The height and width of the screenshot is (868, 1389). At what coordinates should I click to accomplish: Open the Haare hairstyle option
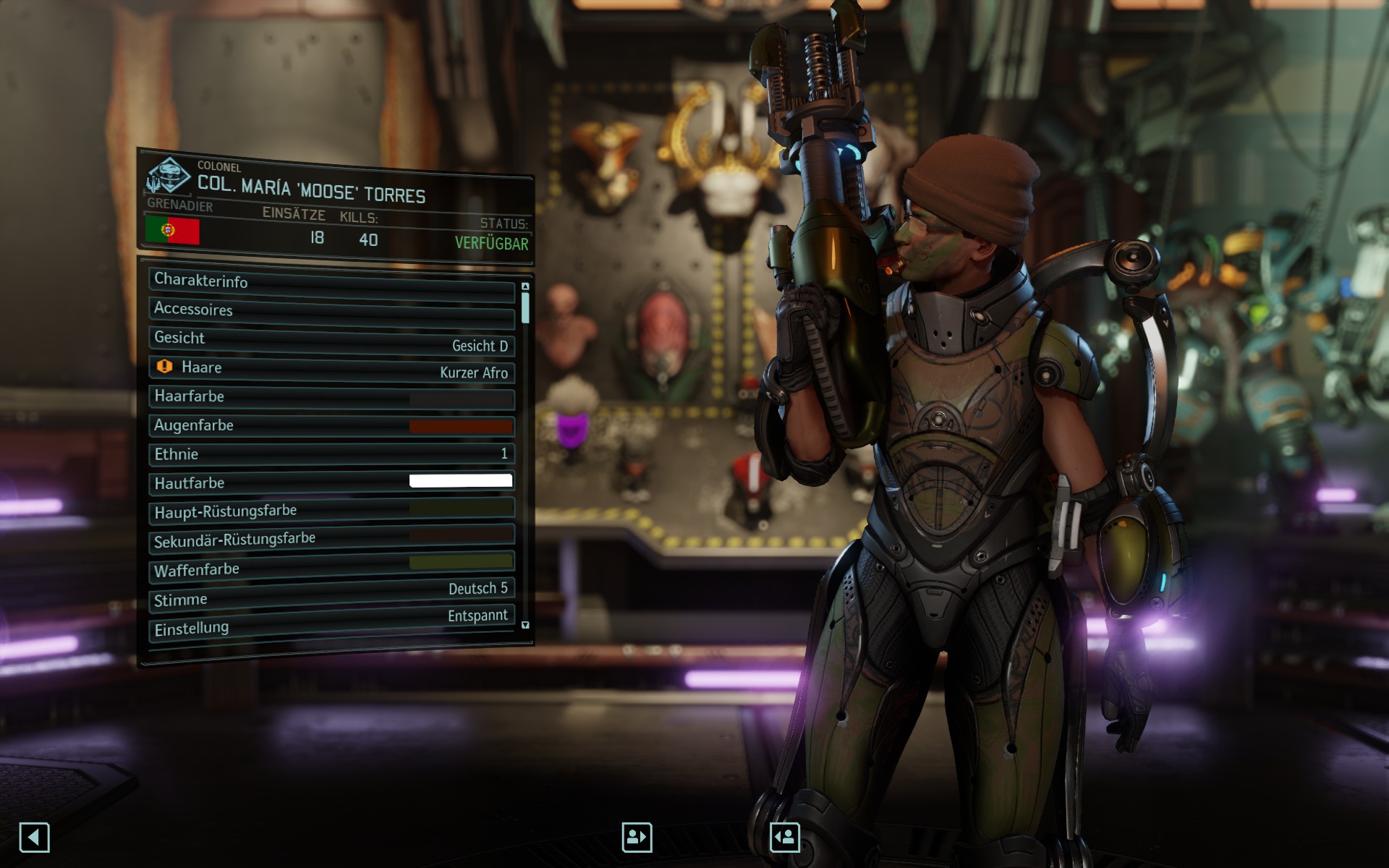click(331, 369)
